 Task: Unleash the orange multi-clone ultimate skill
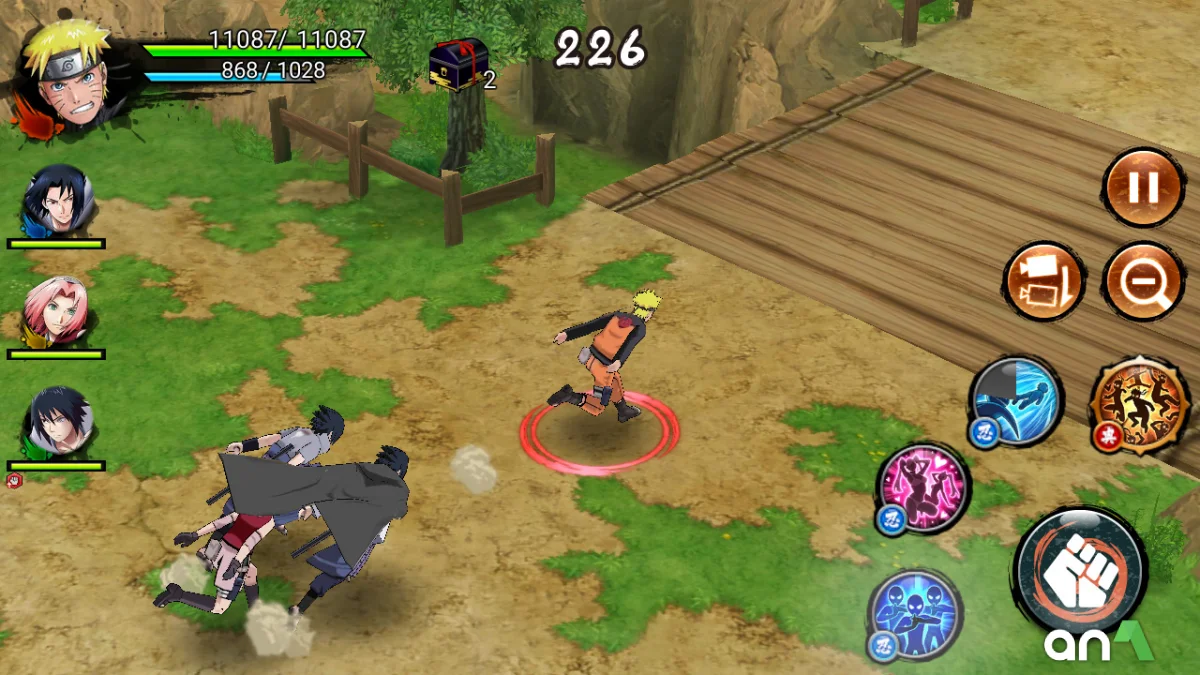[x=1140, y=405]
